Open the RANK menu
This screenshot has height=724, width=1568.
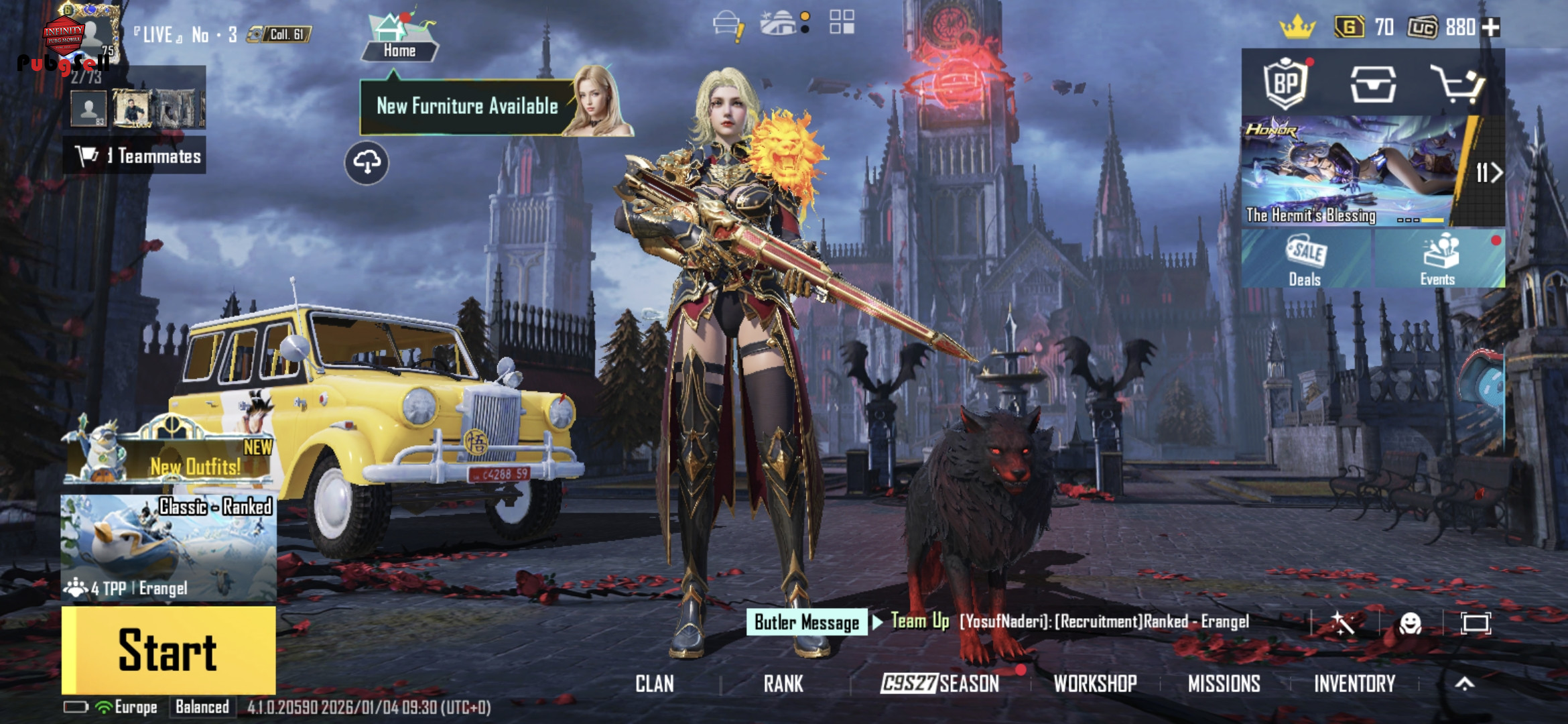coord(783,684)
